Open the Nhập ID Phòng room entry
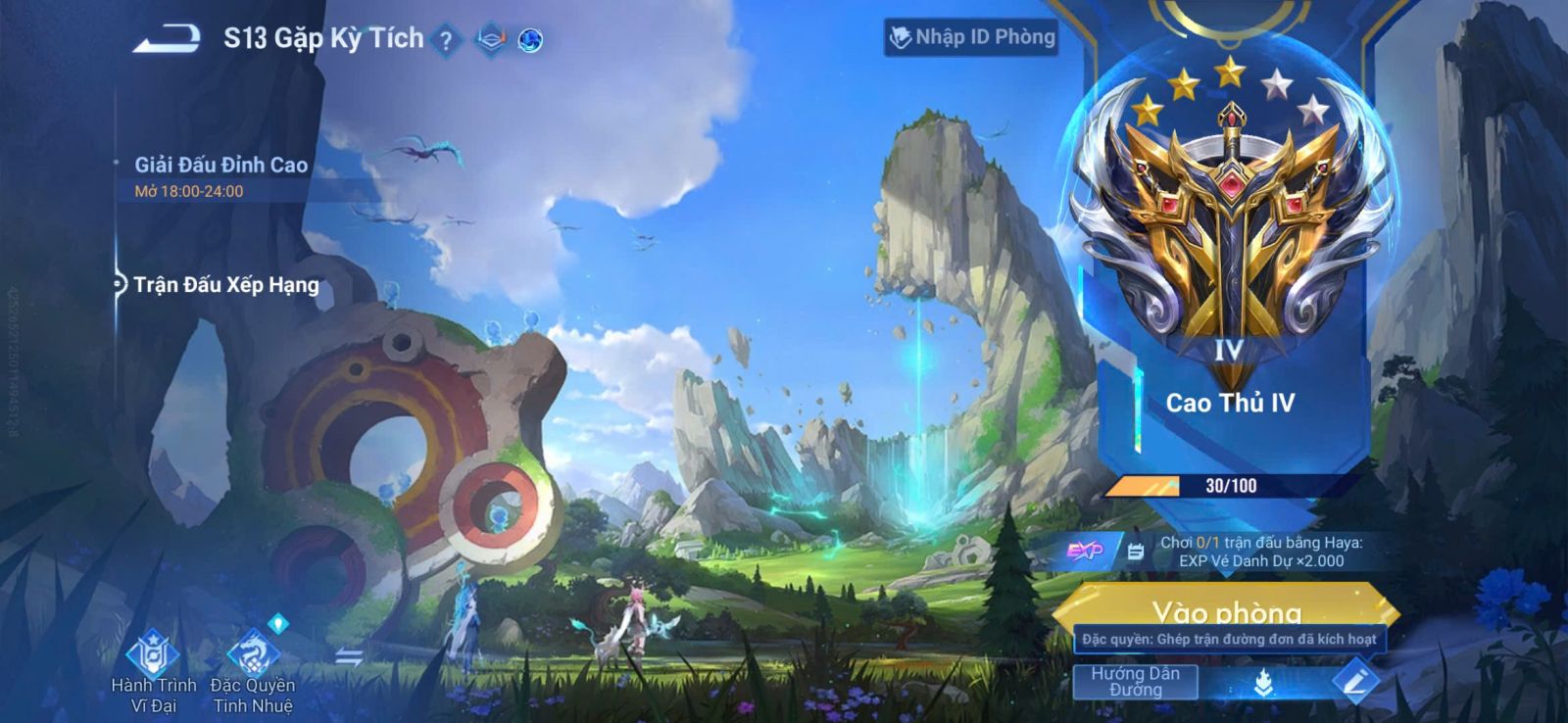The height and width of the screenshot is (723, 1568). (x=972, y=37)
